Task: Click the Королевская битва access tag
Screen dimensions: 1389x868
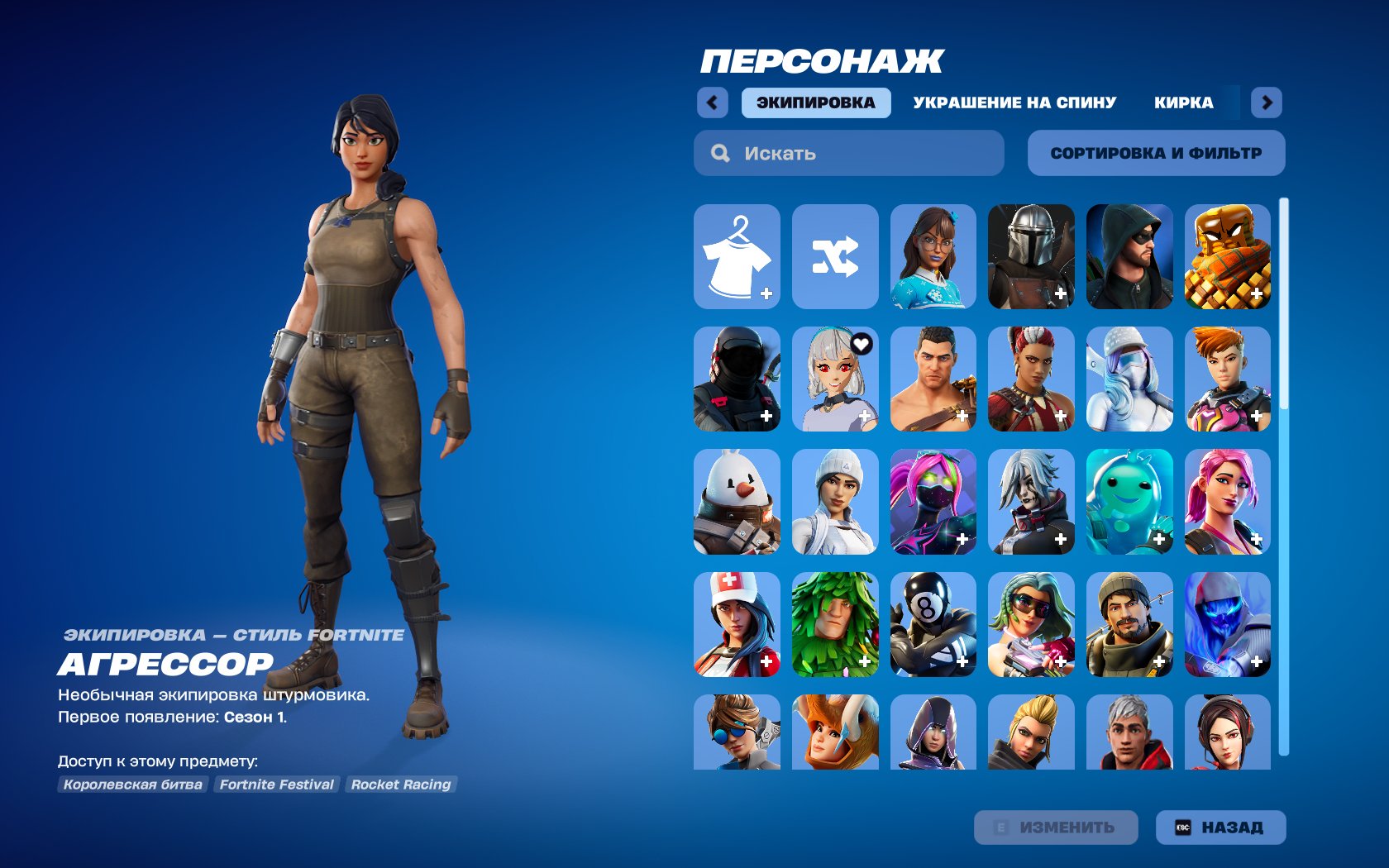Action: (132, 785)
